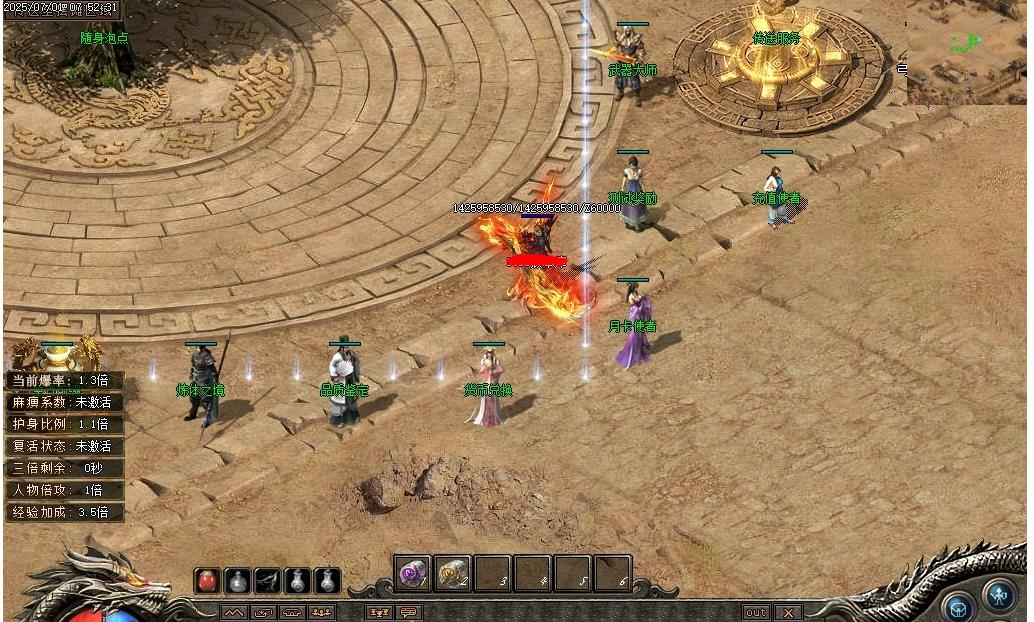Click the "out" button on the bottom bar

(756, 612)
